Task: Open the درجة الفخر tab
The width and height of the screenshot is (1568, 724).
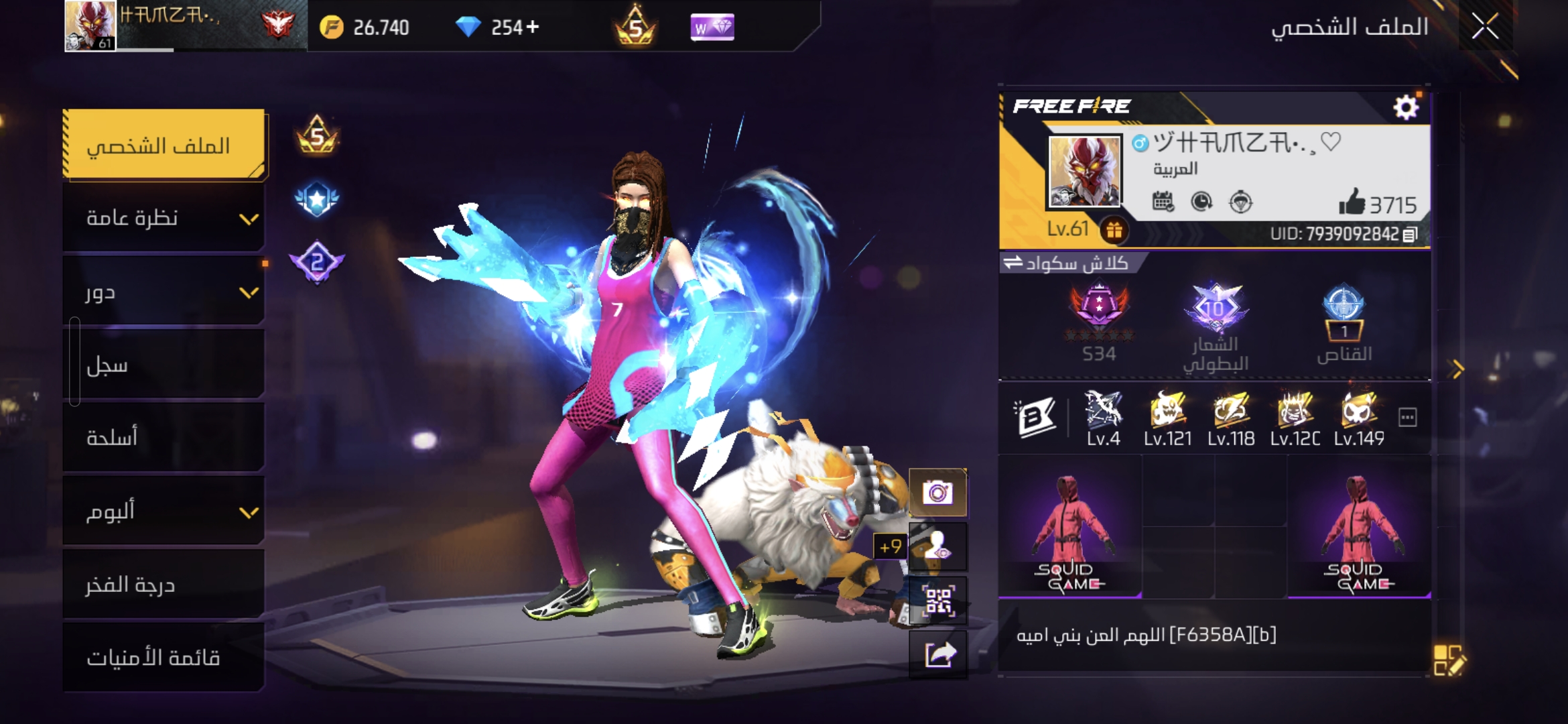Action: [x=164, y=585]
